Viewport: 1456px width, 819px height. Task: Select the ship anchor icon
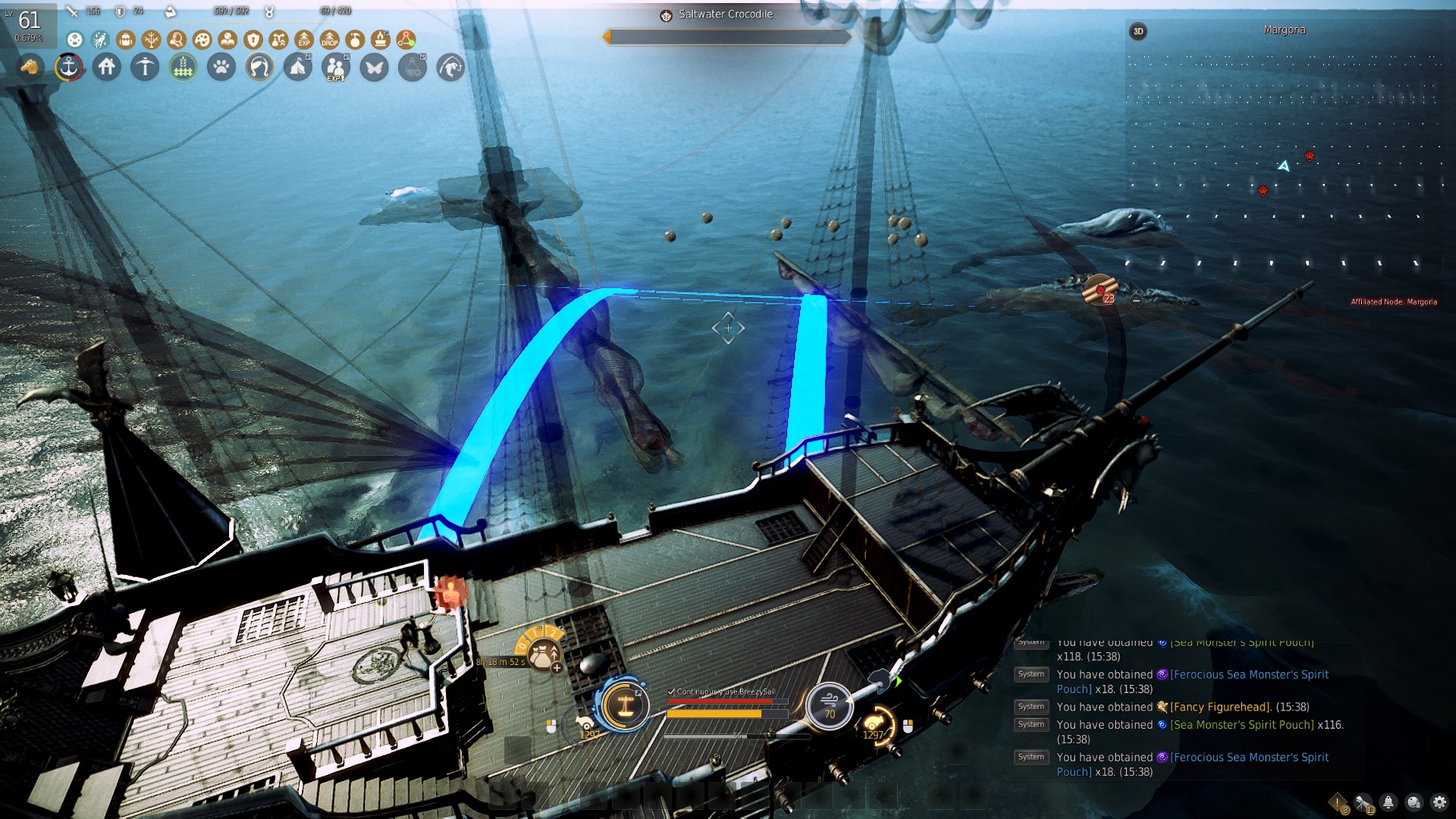pos(68,67)
